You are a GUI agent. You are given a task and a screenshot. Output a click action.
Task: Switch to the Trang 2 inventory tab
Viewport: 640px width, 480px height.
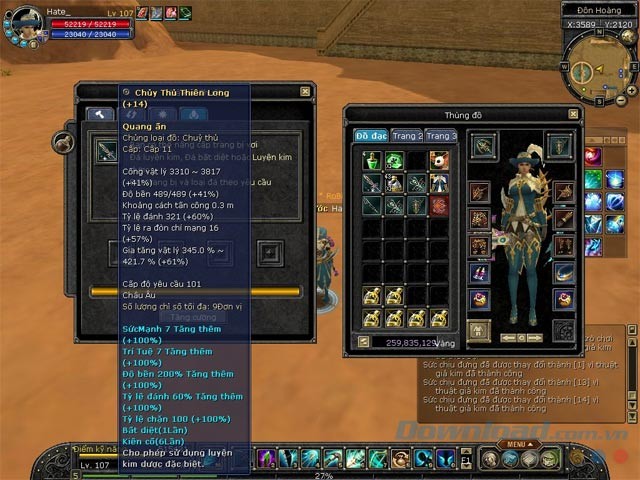tap(407, 136)
